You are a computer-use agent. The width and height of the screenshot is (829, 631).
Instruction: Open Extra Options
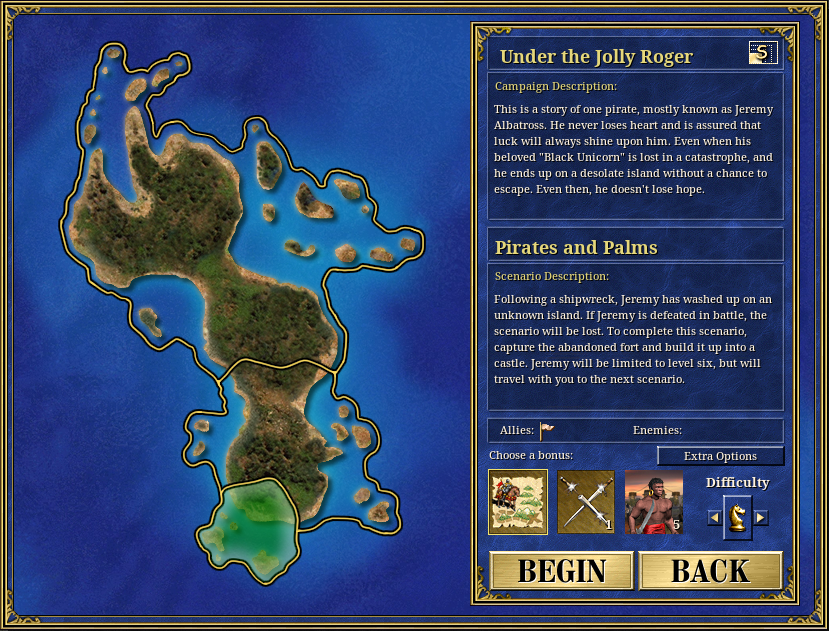pos(720,456)
